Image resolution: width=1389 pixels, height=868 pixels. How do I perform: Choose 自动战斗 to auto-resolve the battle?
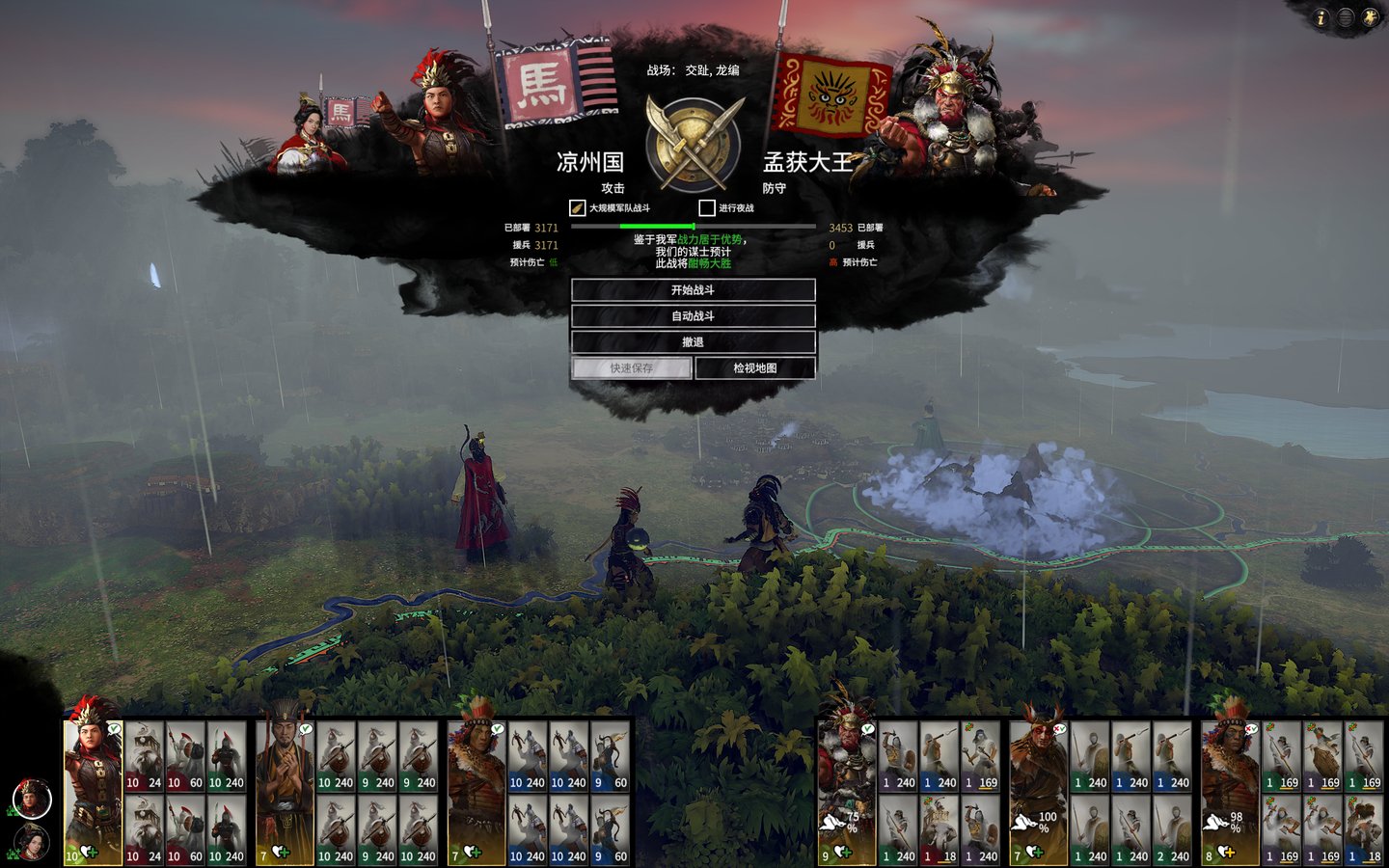(x=693, y=315)
